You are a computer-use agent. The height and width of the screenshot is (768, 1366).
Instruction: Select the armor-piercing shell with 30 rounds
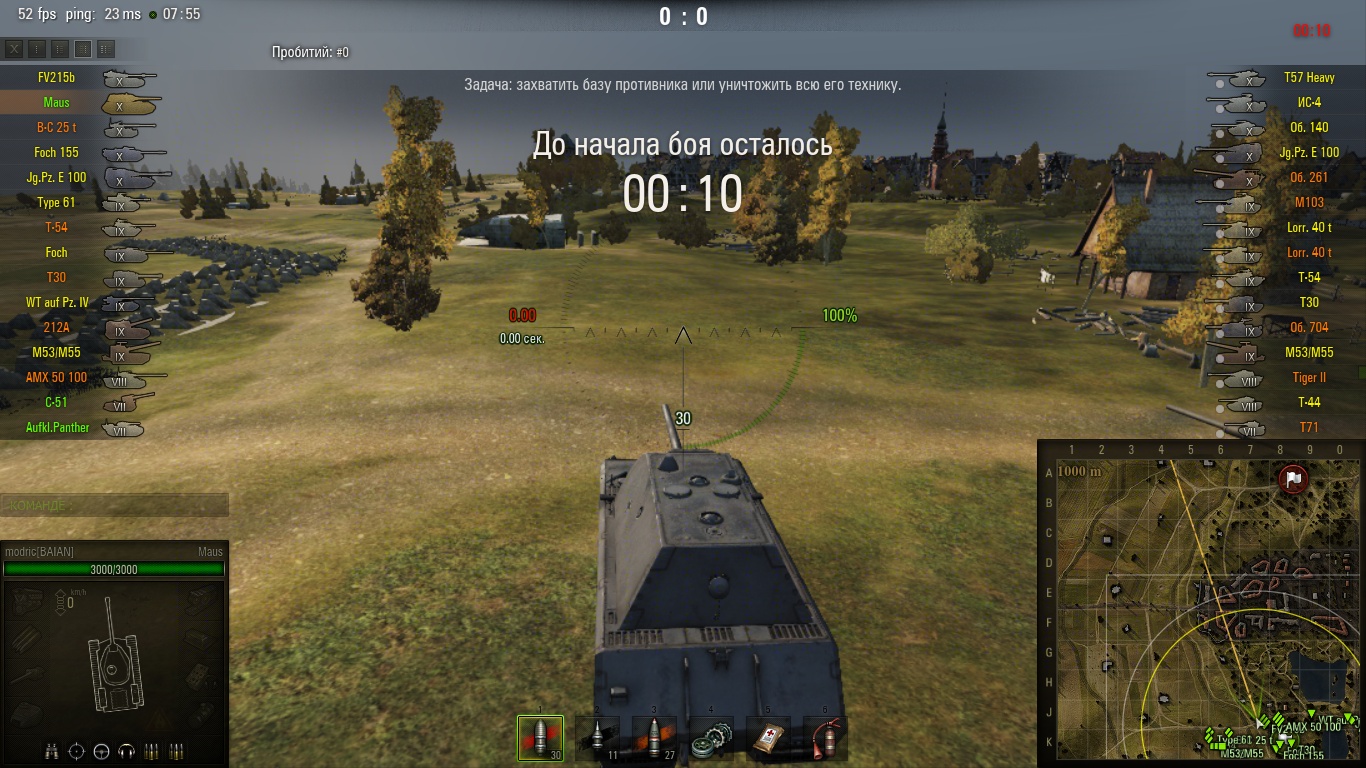click(x=540, y=739)
